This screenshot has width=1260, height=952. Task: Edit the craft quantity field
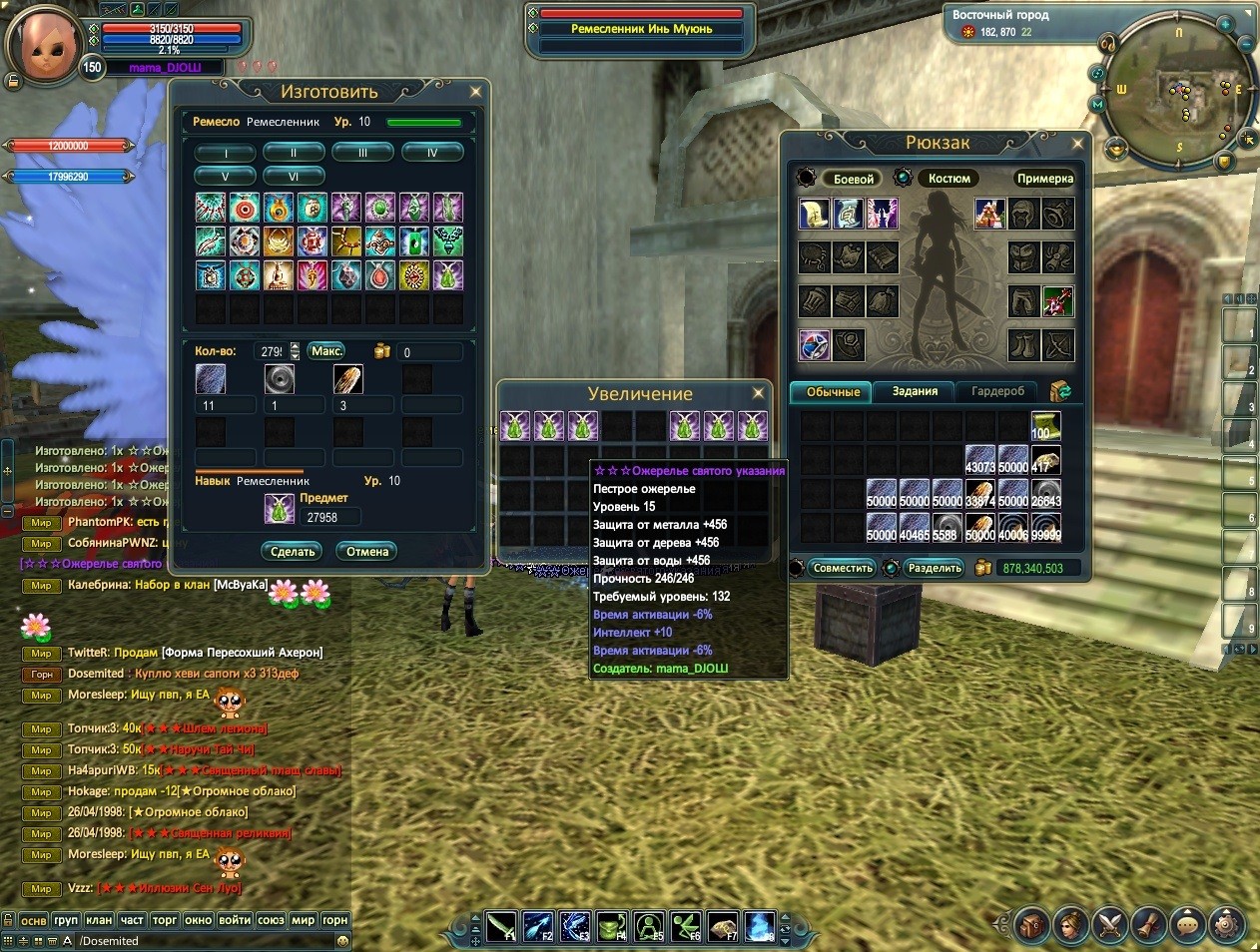coord(271,351)
